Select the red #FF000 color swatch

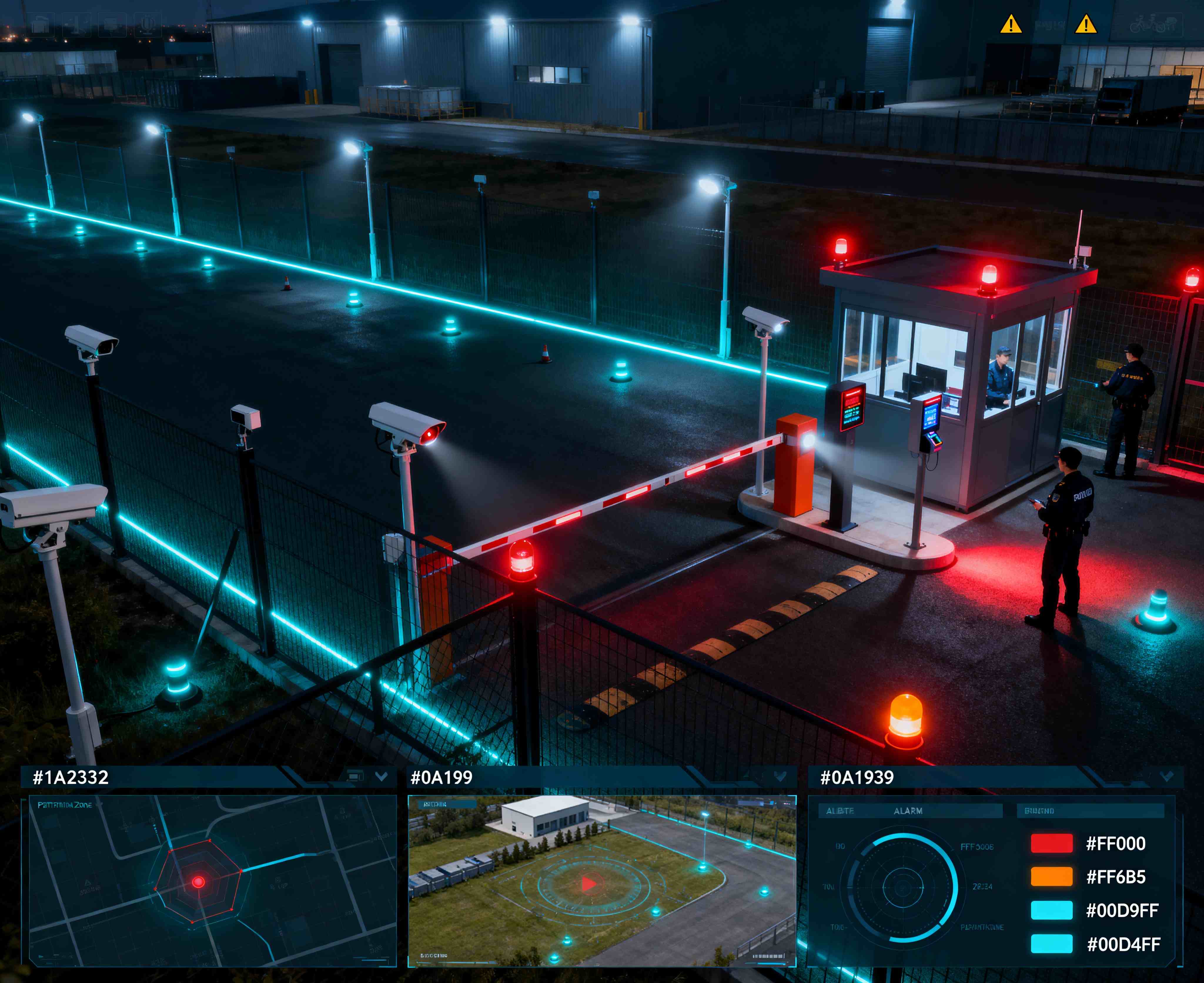pyautogui.click(x=1051, y=843)
